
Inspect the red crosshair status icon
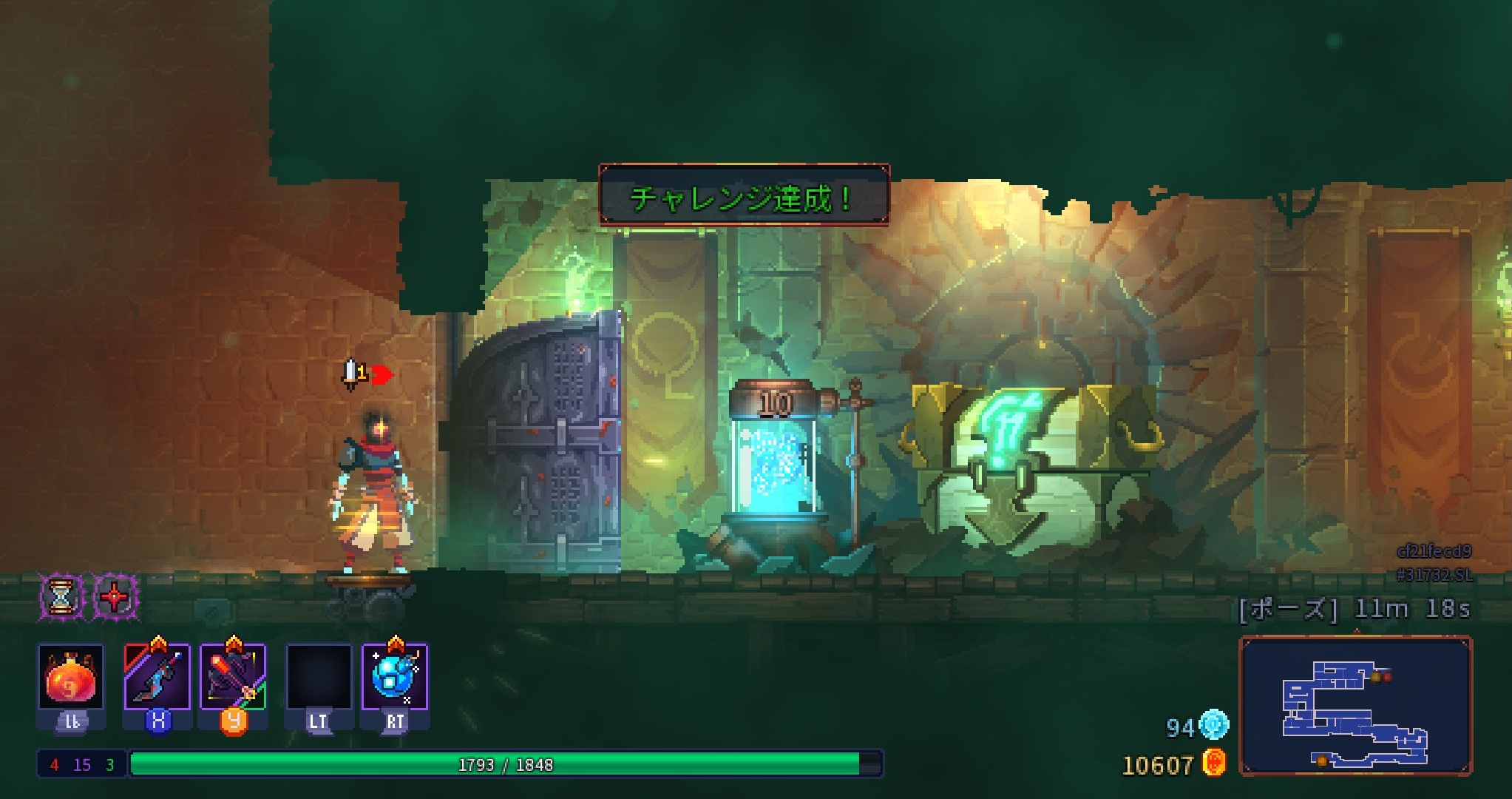pos(115,596)
